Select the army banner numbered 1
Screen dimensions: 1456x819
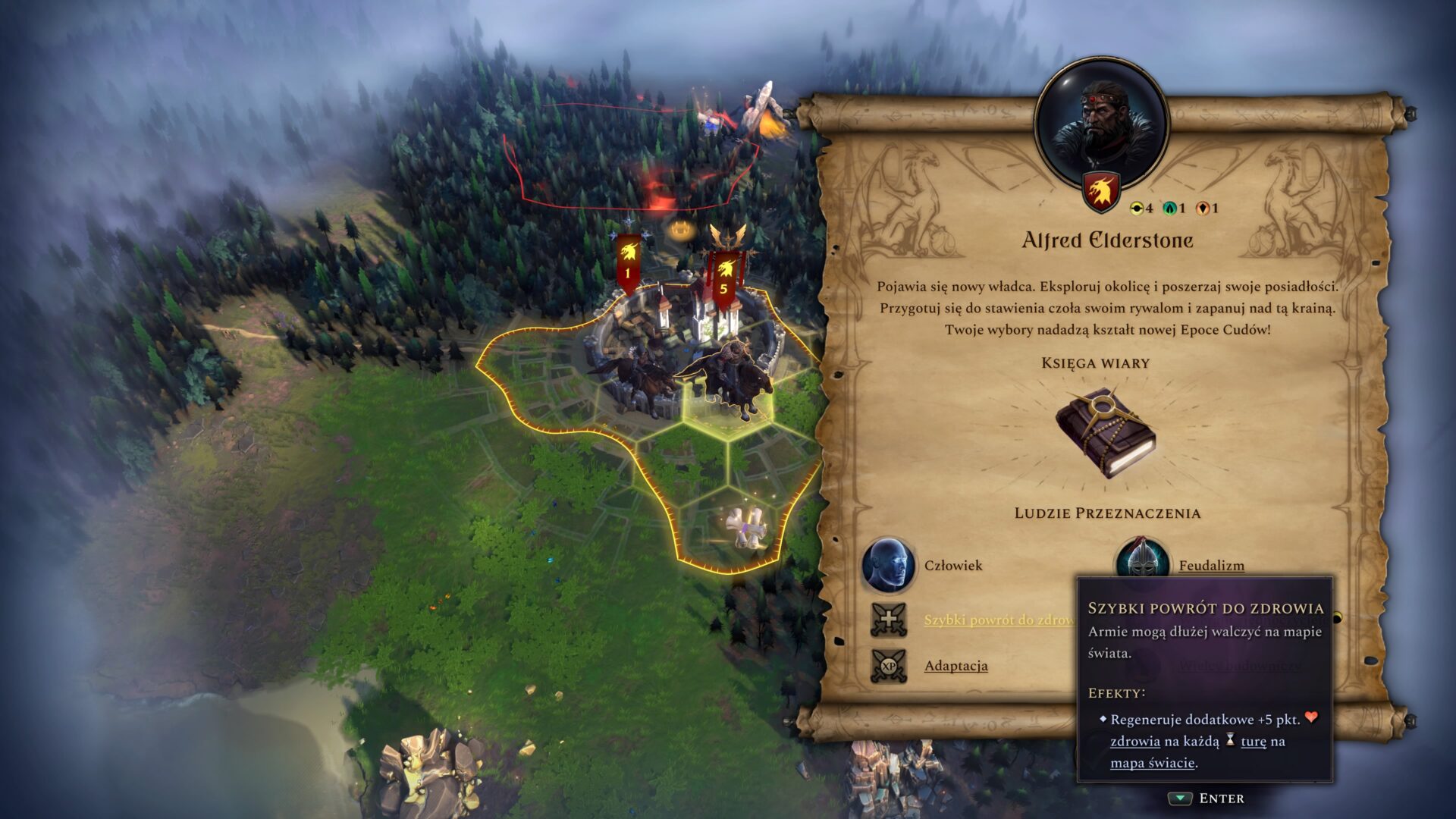[628, 263]
